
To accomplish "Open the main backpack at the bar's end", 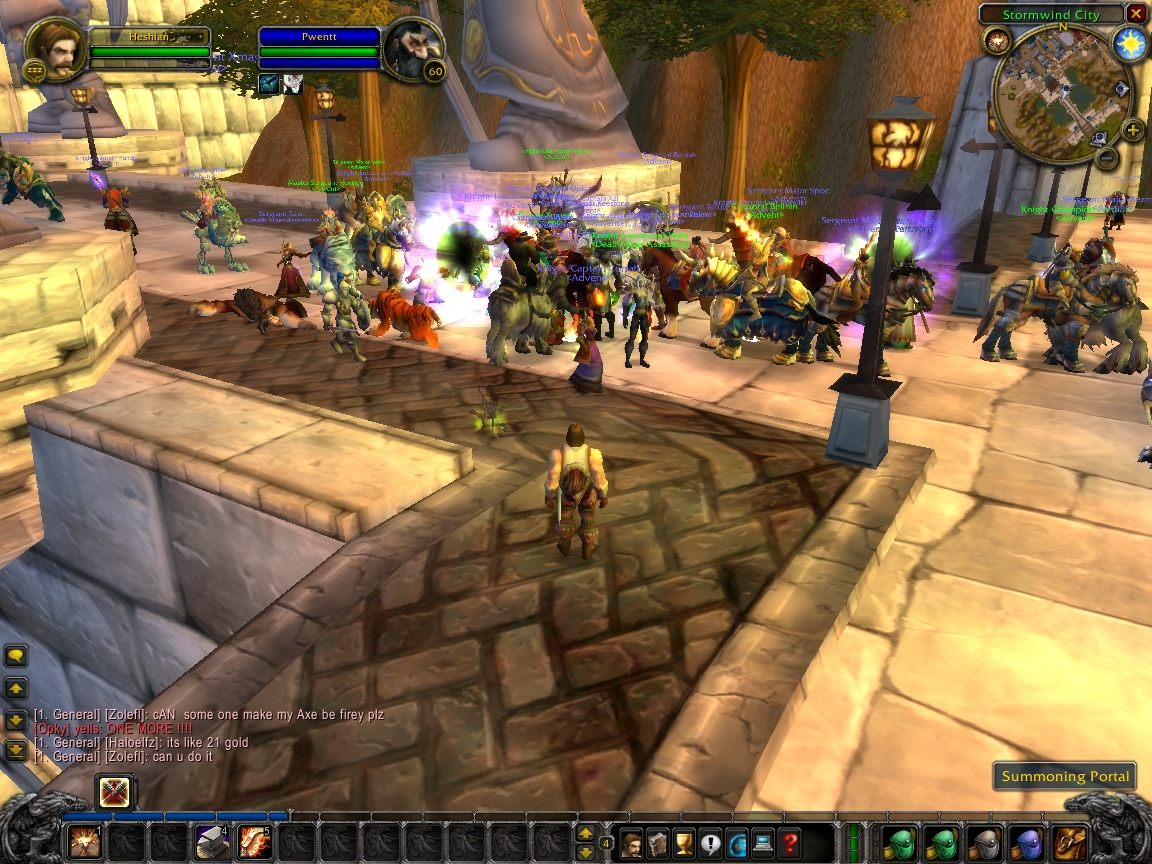I will (x=1070, y=842).
